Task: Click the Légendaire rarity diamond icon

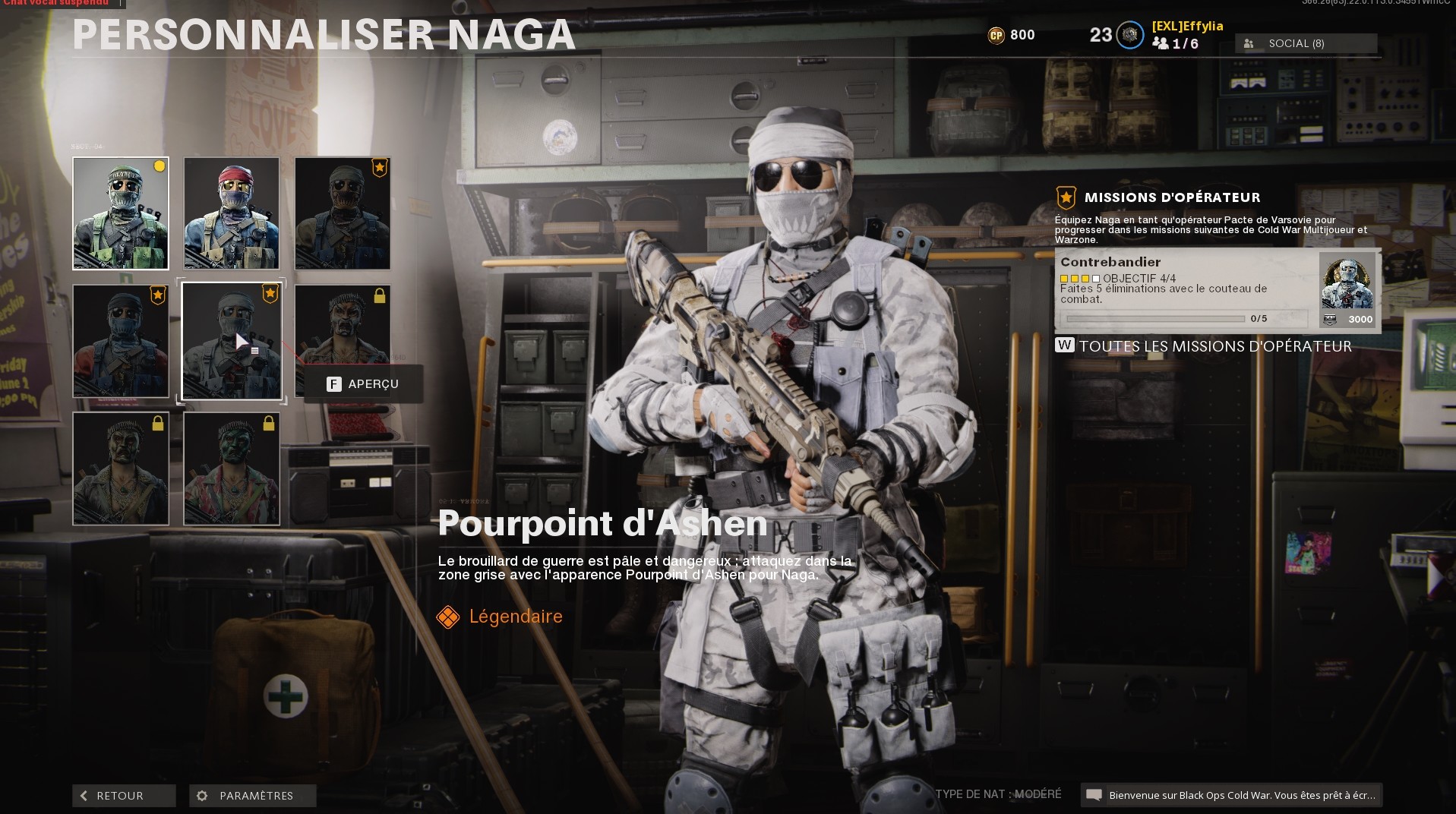Action: (449, 617)
